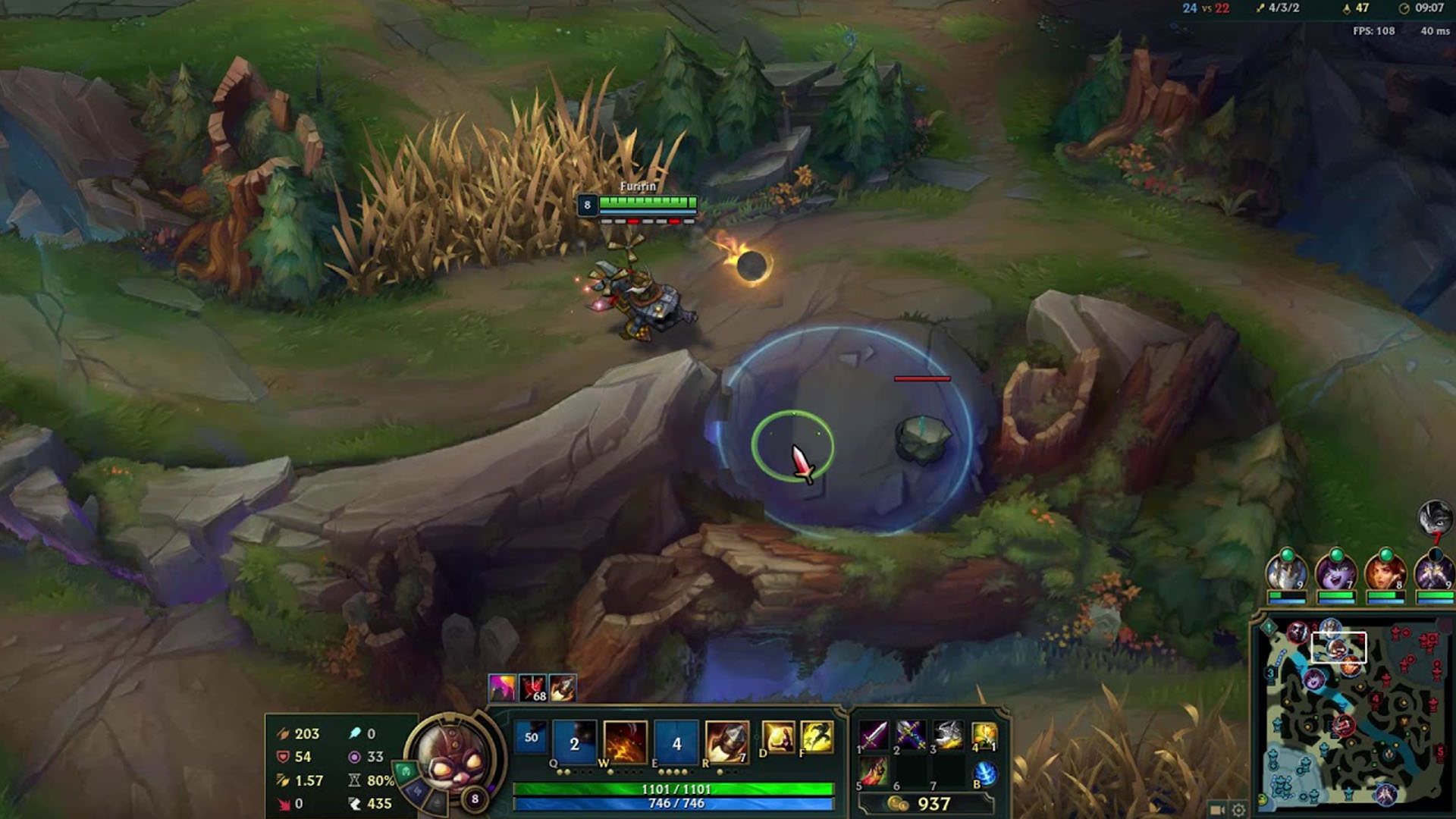Screen dimensions: 1456x819
Task: Expand the green stats tab beside champion portrait
Action: [405, 773]
